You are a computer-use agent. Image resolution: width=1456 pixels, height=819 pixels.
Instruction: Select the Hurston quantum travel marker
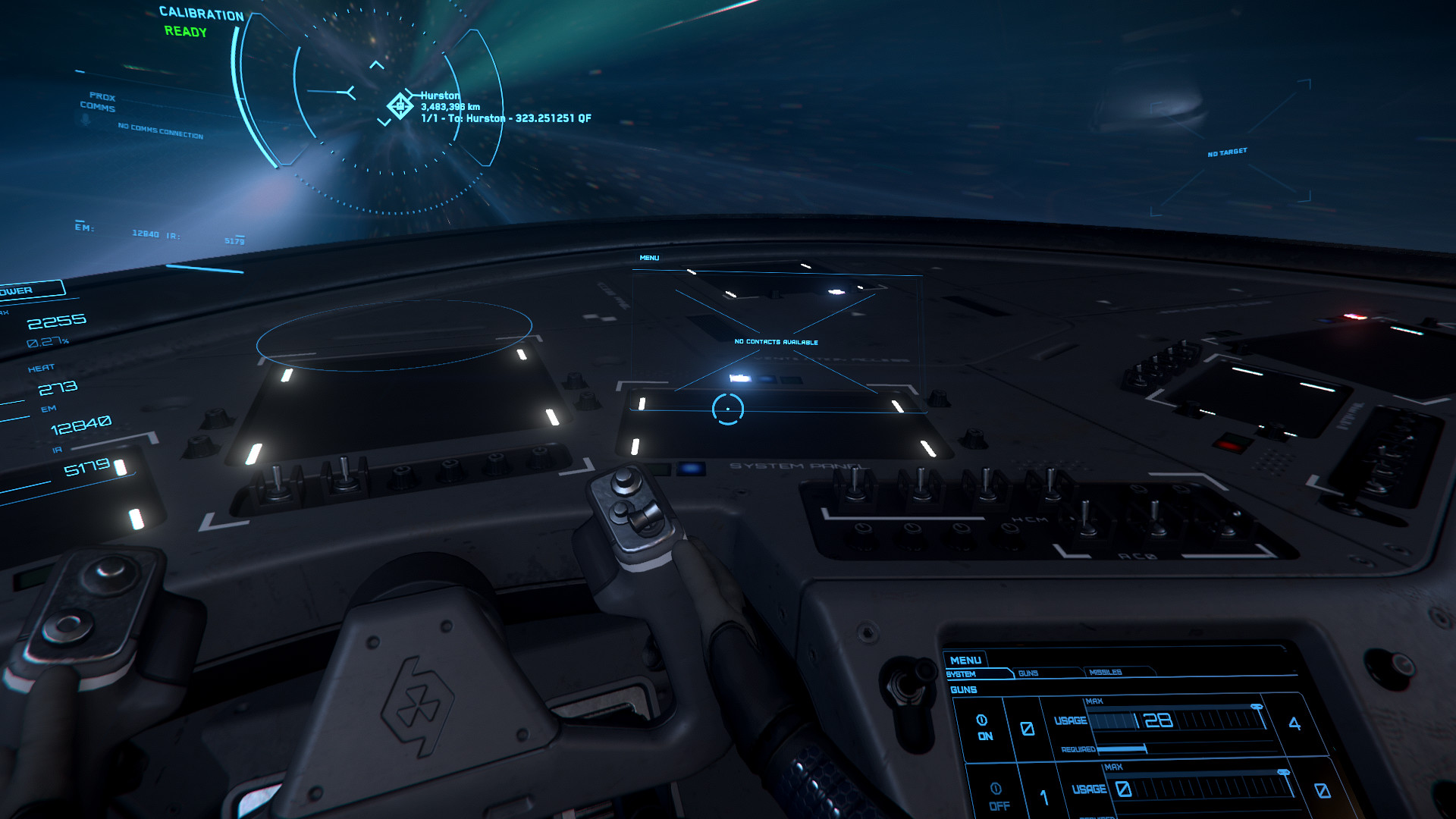(x=400, y=105)
